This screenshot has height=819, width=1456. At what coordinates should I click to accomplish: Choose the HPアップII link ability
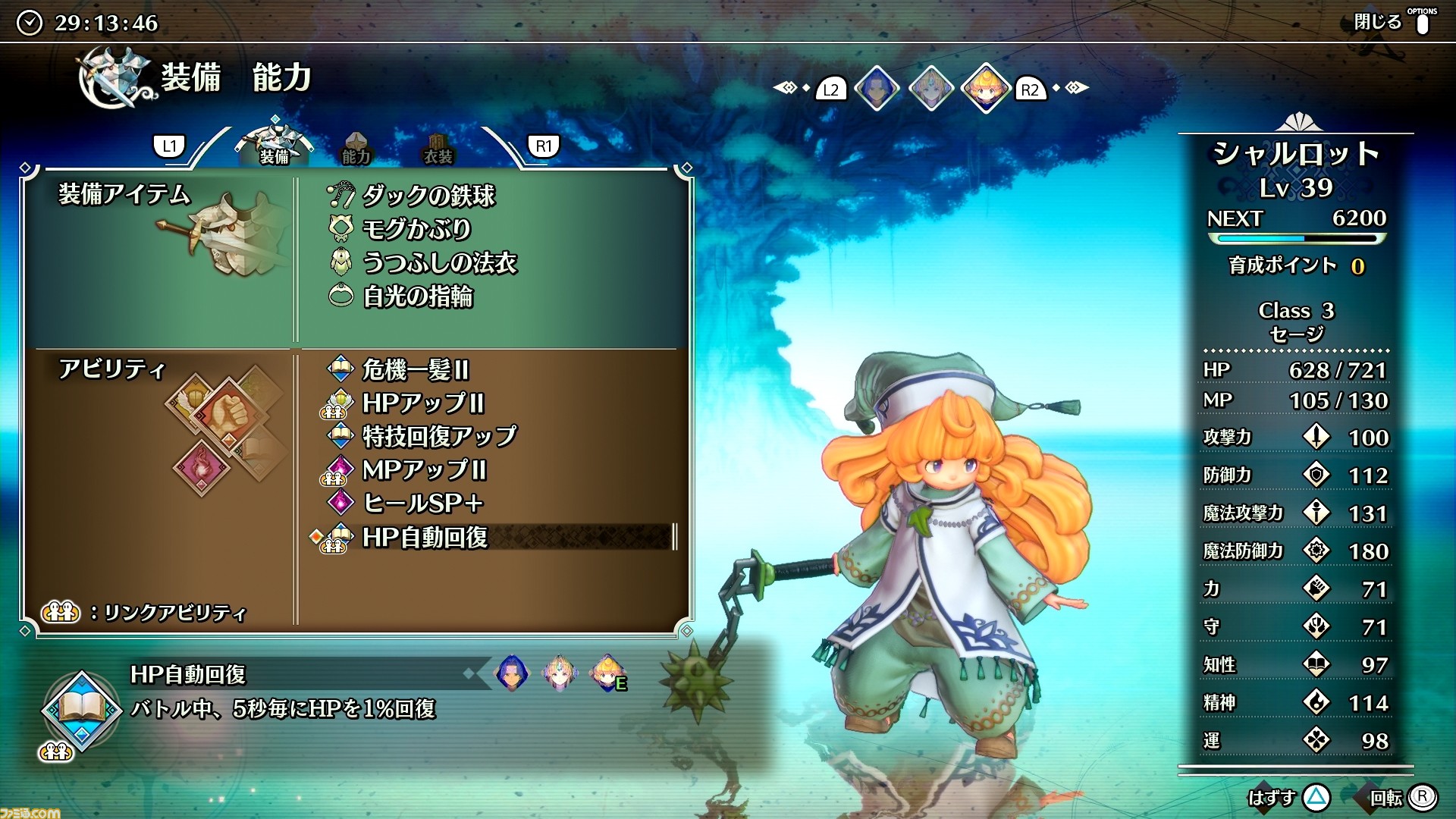coord(422,403)
